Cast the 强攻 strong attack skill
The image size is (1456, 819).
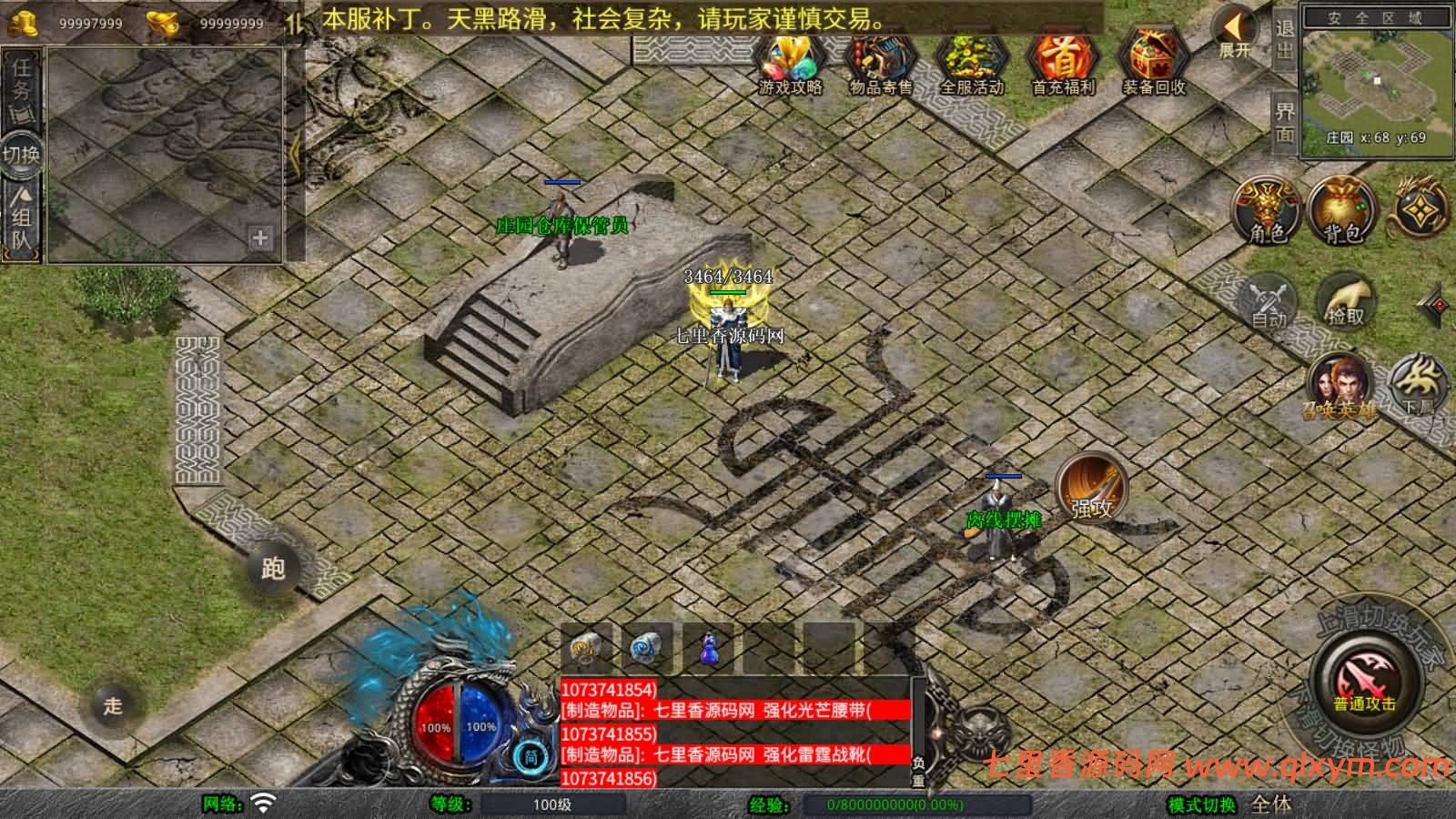[x=1089, y=491]
